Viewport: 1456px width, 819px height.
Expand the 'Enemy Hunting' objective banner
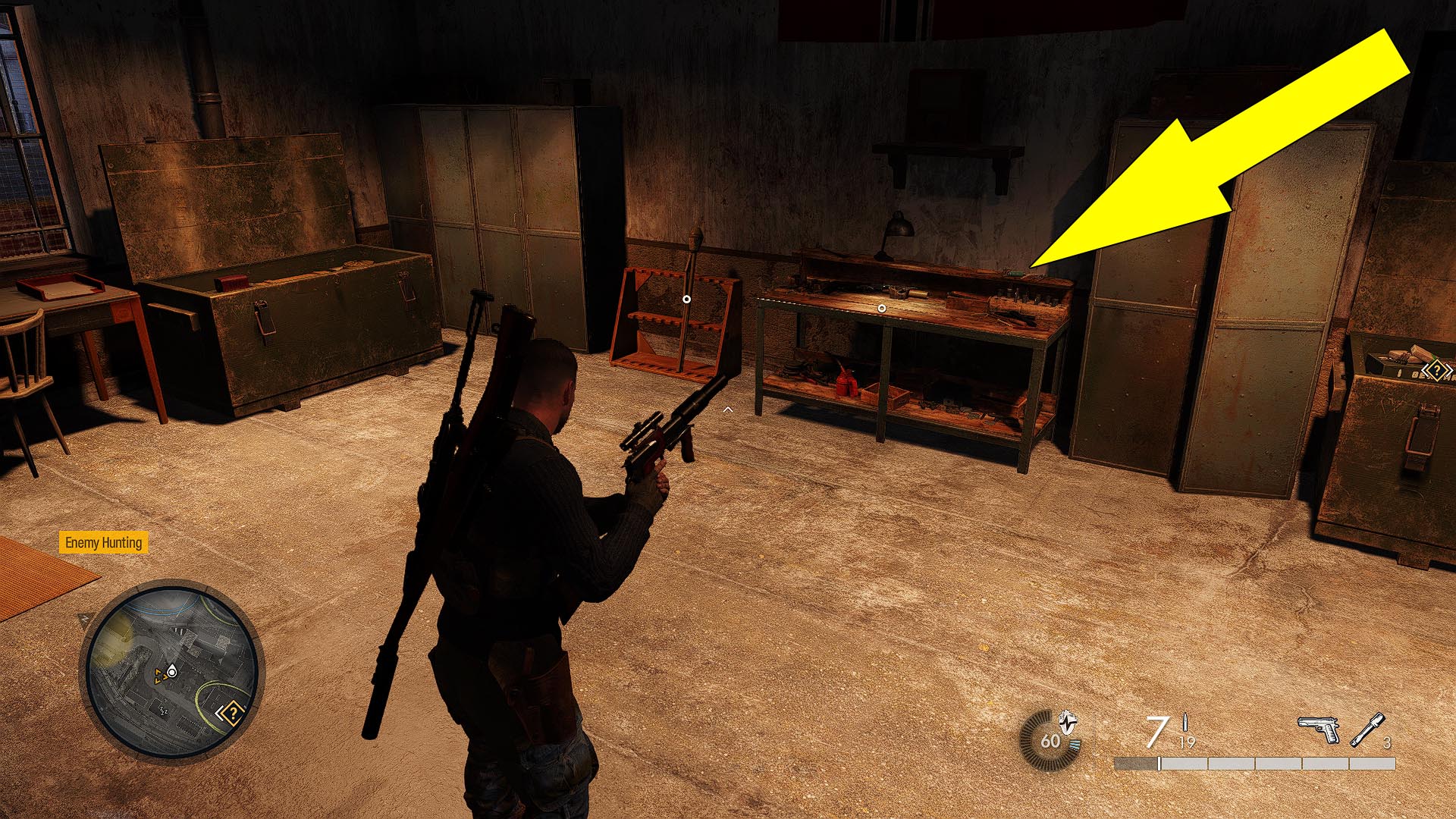point(105,542)
